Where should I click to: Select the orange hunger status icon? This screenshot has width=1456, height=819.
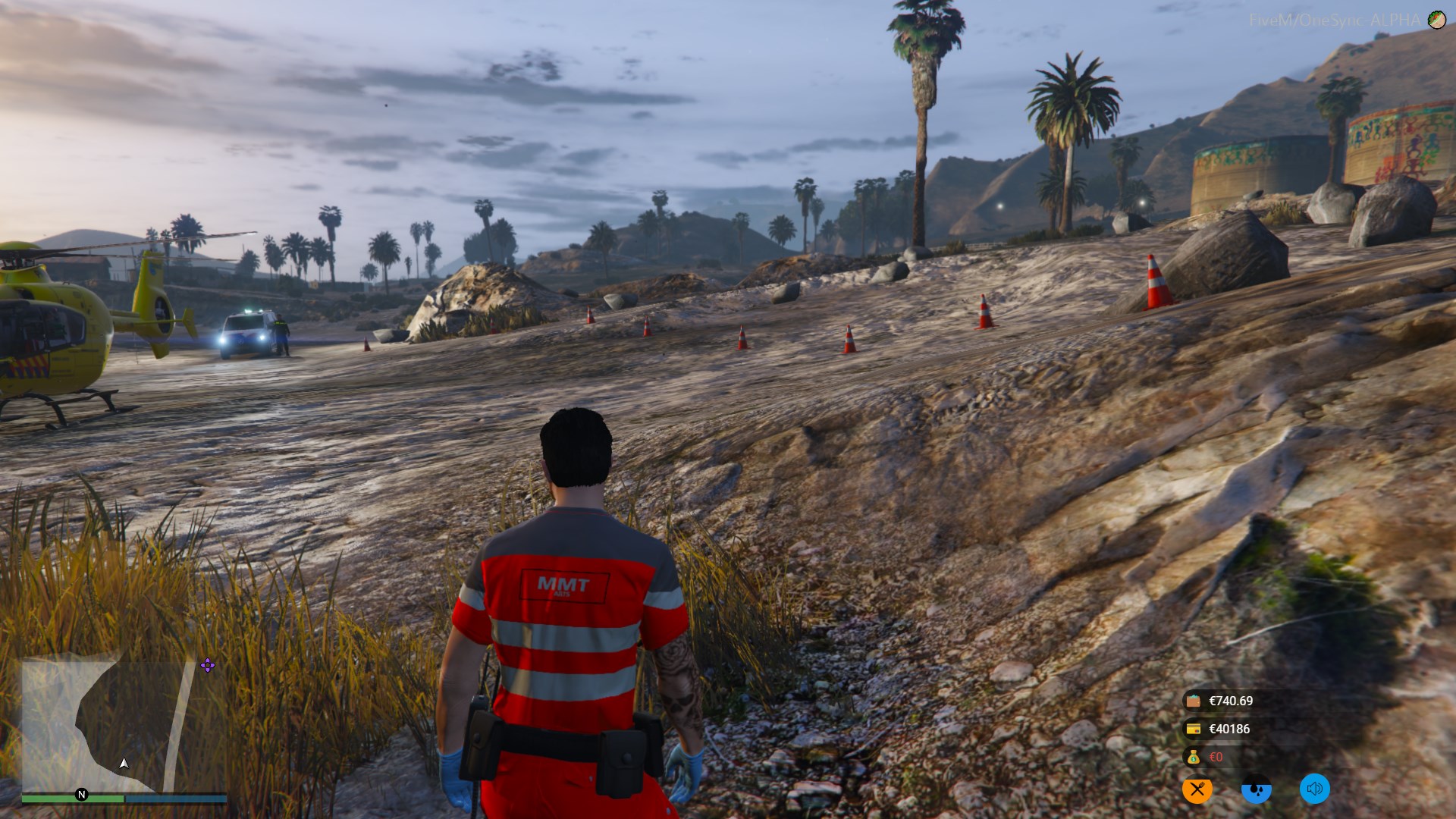[x=1197, y=789]
